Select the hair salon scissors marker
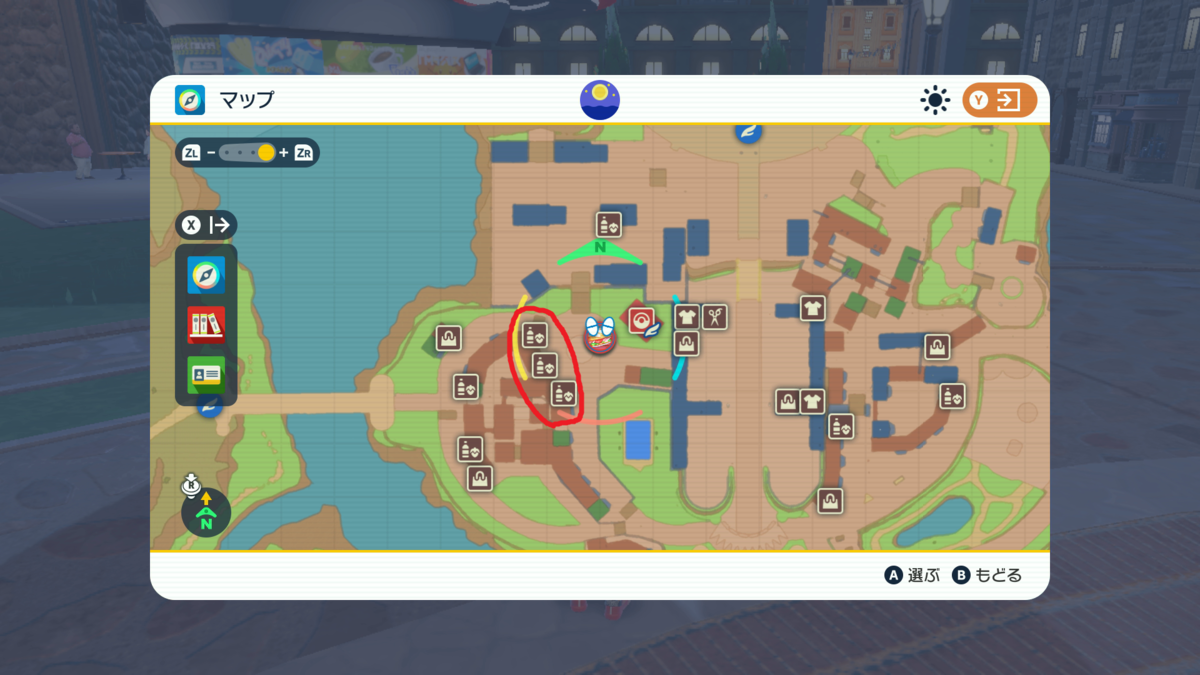Image resolution: width=1200 pixels, height=675 pixels. [x=714, y=318]
